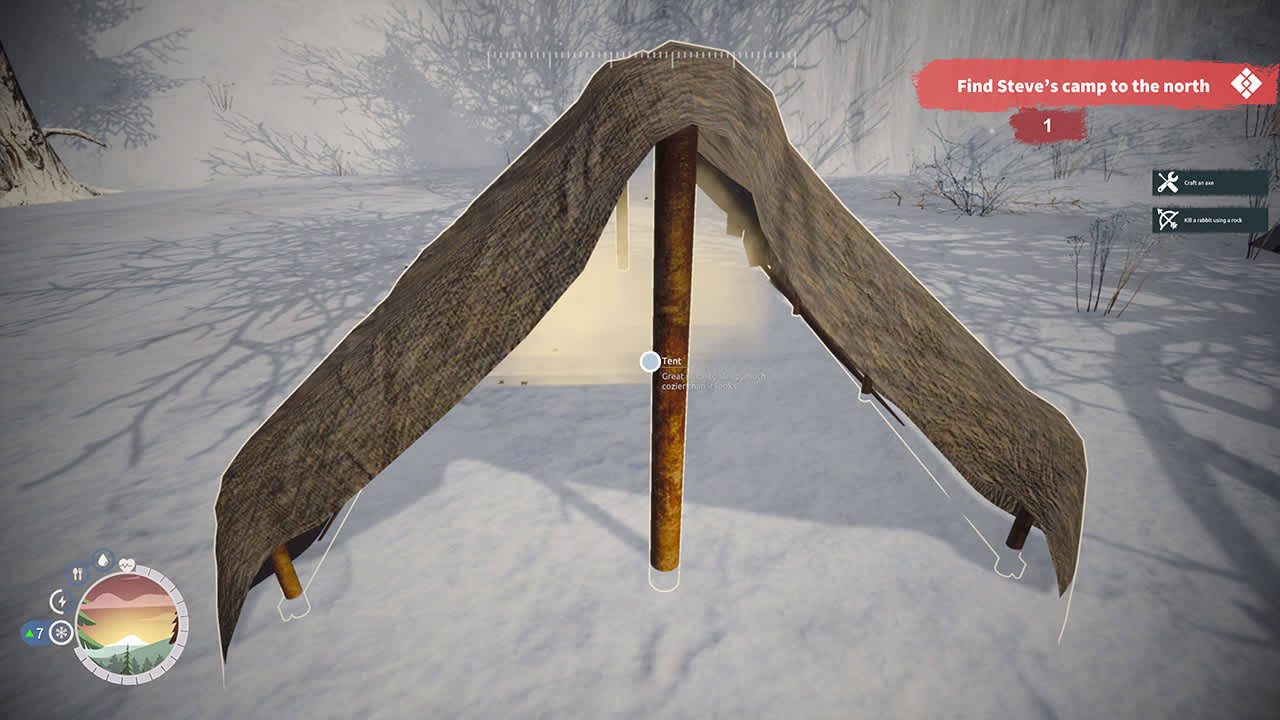Click the health heart icon

point(127,565)
